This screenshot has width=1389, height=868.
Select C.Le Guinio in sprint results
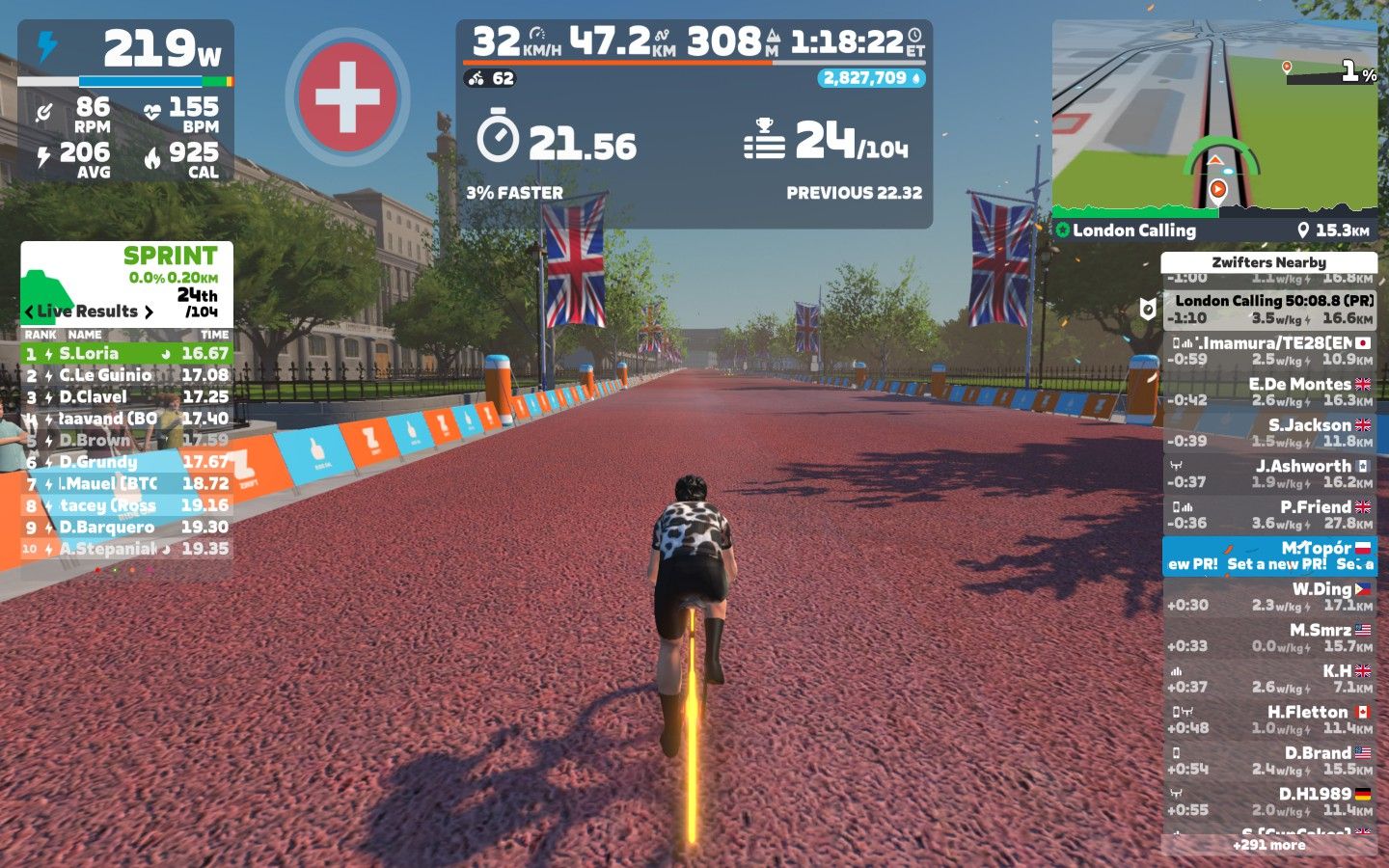126,375
